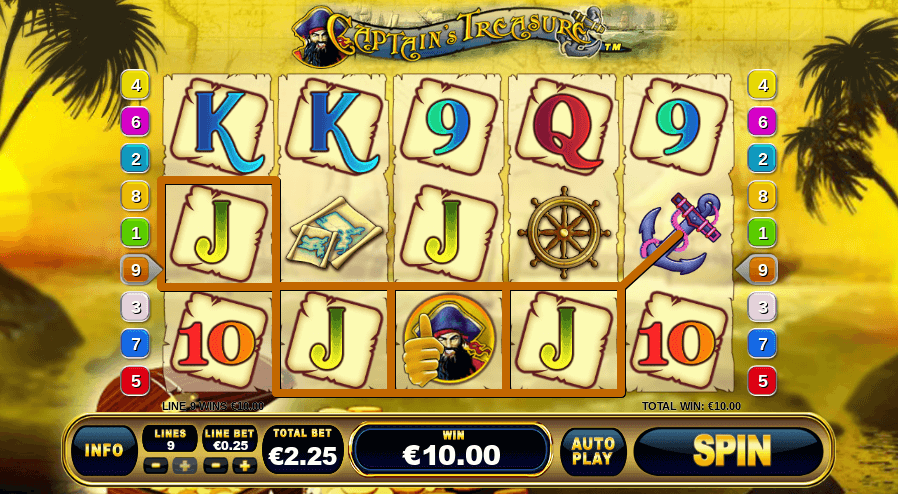
Task: Spin the reels with the SPIN button
Action: point(733,451)
